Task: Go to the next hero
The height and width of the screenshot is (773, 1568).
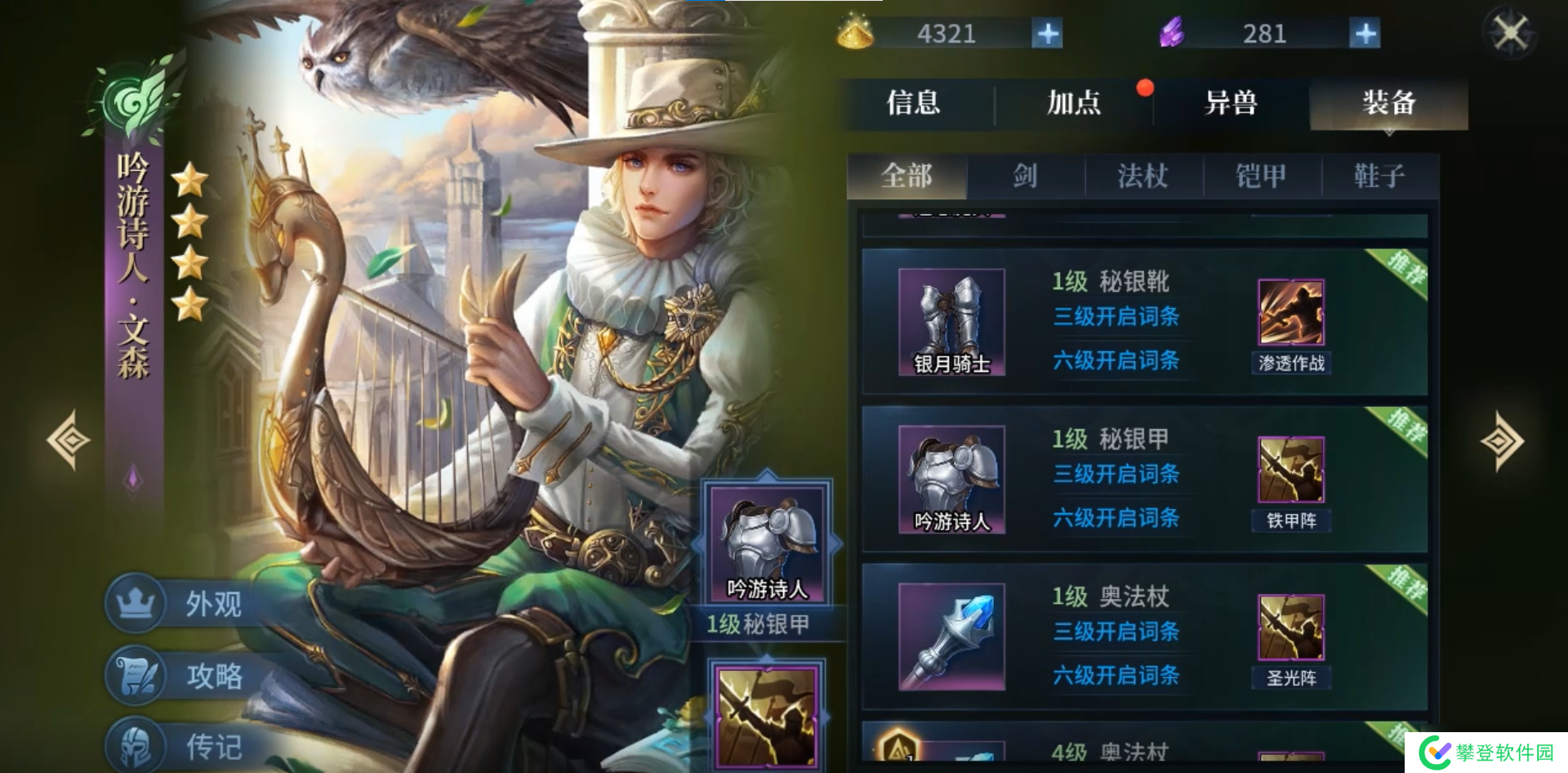Action: (1501, 441)
